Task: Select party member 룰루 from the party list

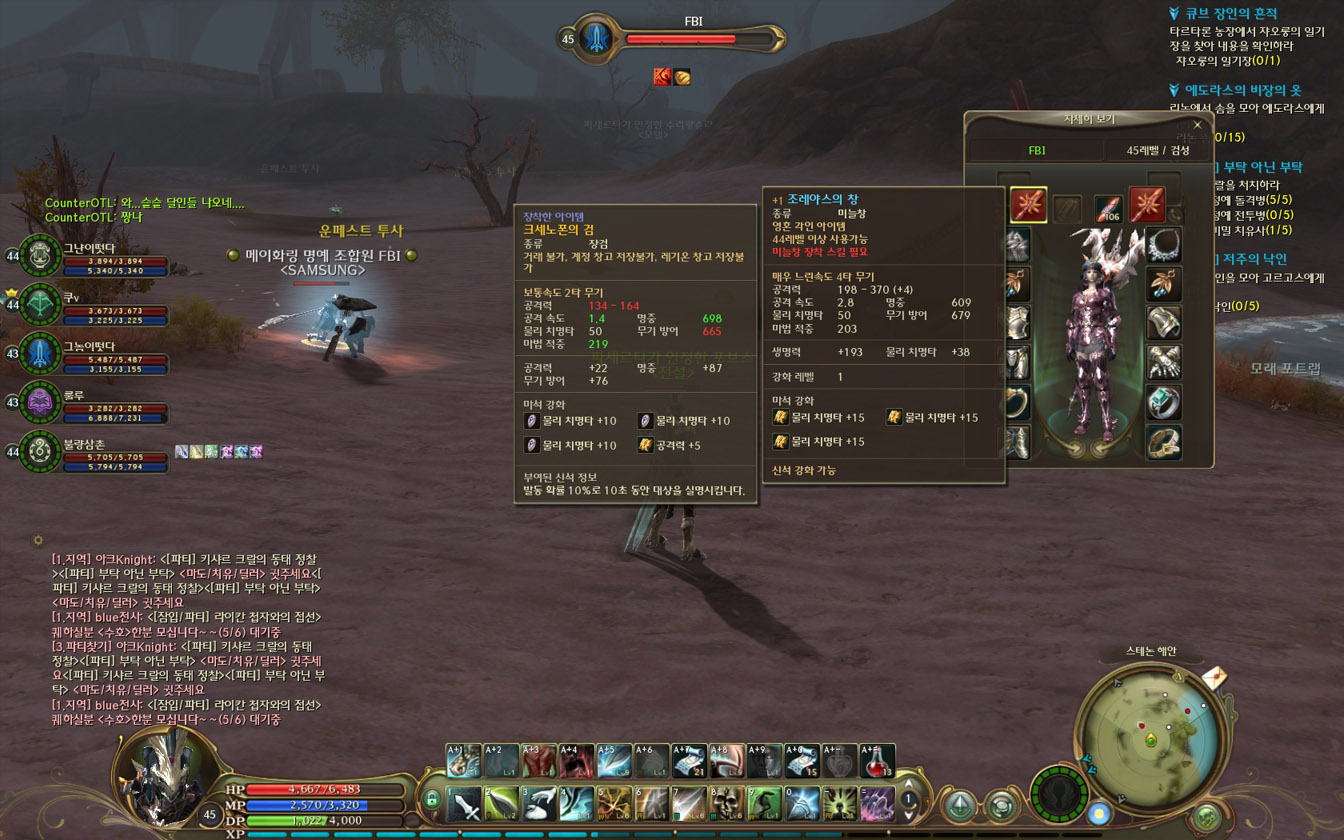Action: tap(42, 403)
